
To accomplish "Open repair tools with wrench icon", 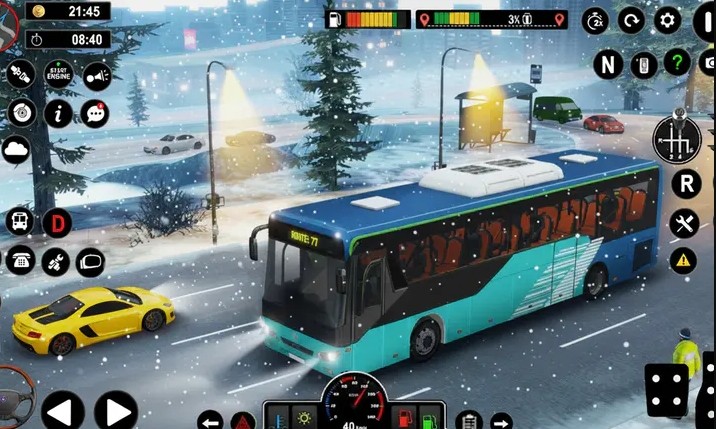I will [684, 223].
